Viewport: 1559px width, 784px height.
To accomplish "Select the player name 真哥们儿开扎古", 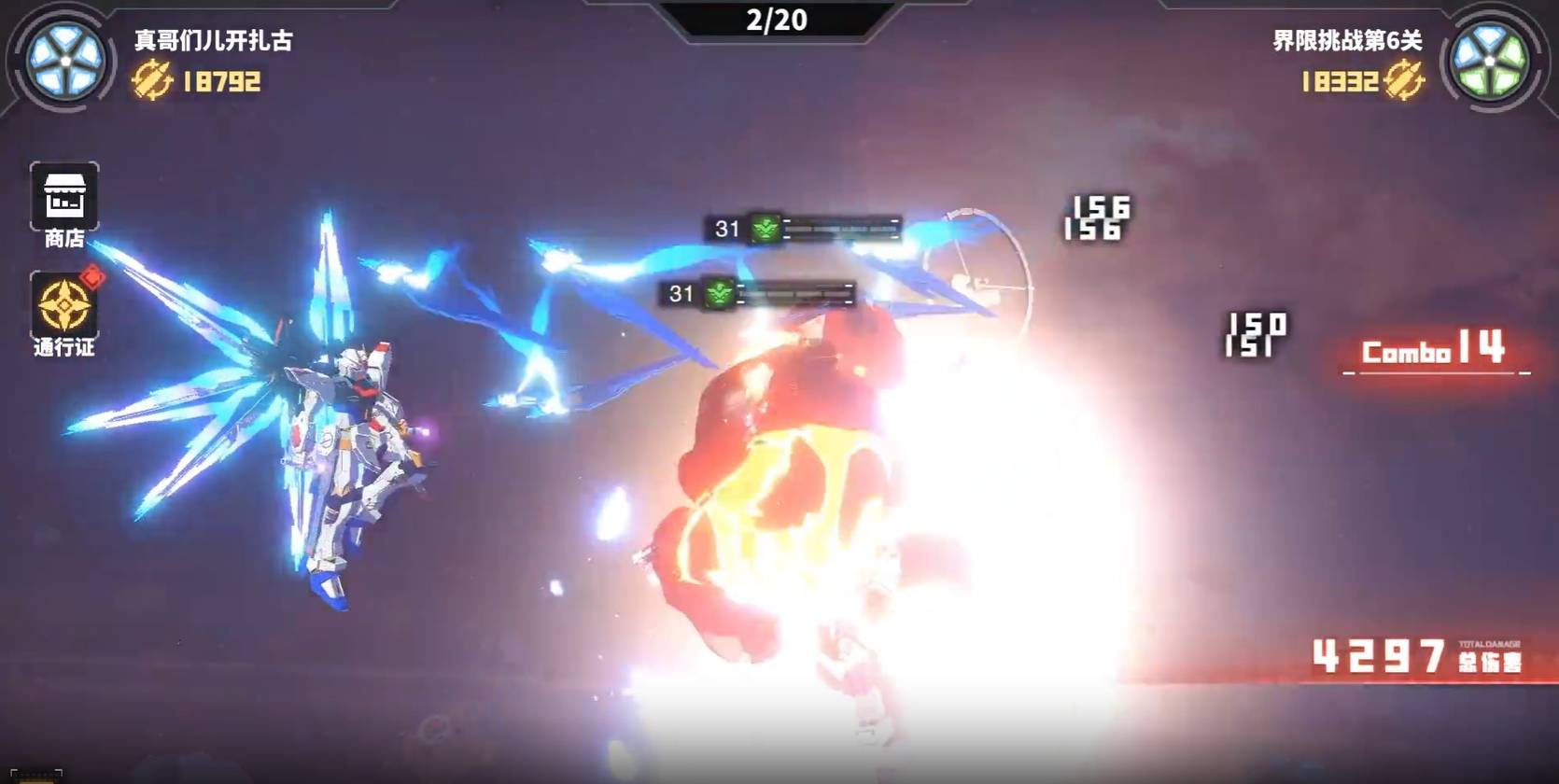I will coord(216,39).
